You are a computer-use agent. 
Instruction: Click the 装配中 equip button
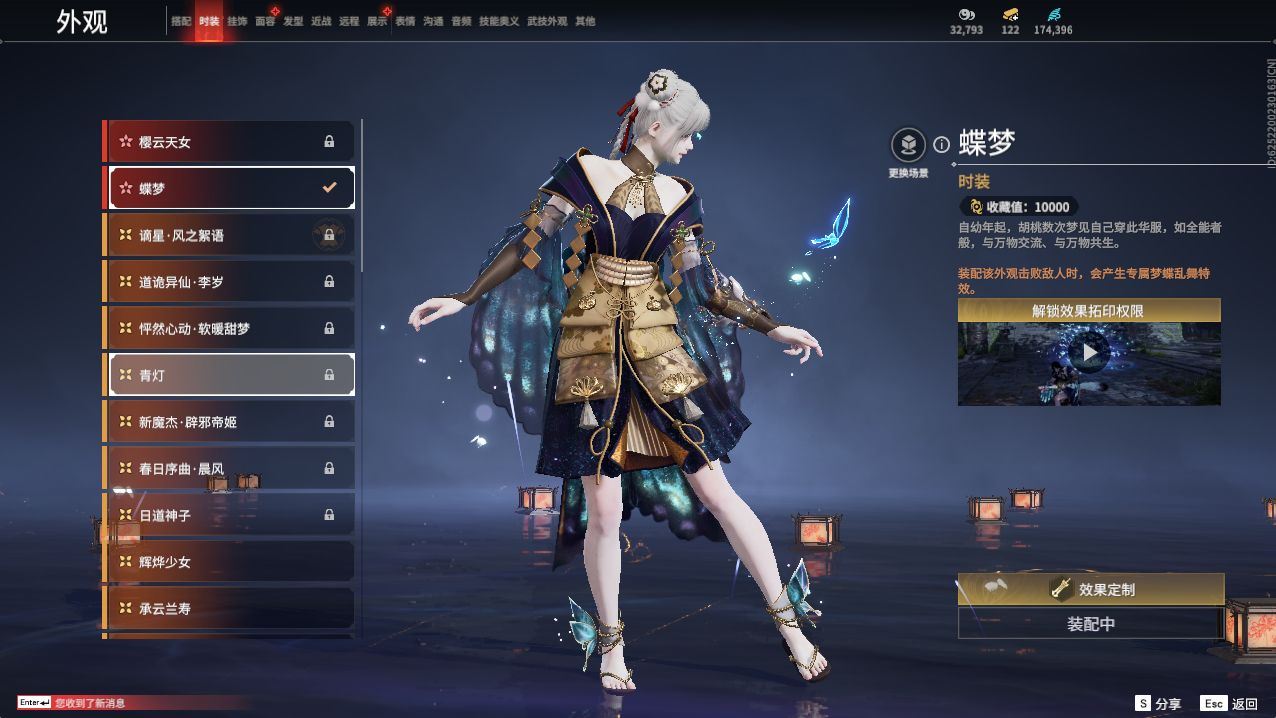pos(1091,624)
